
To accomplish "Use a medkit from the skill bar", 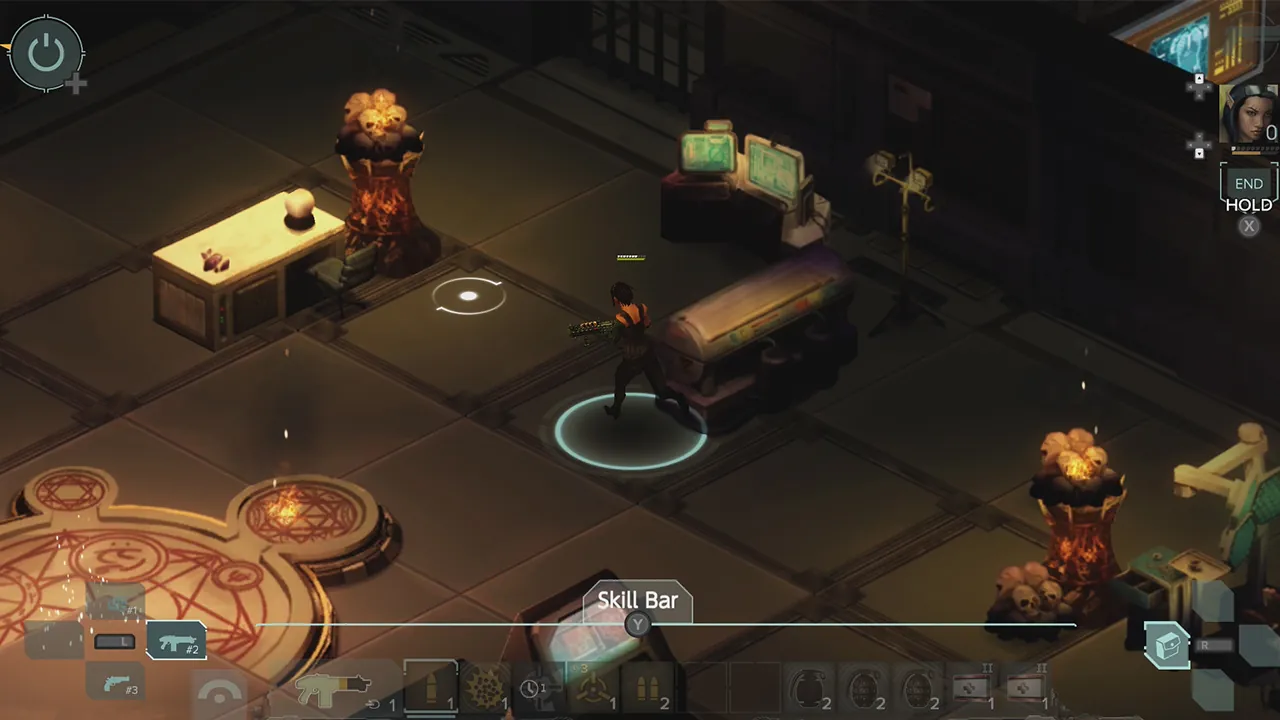I will [x=972, y=685].
